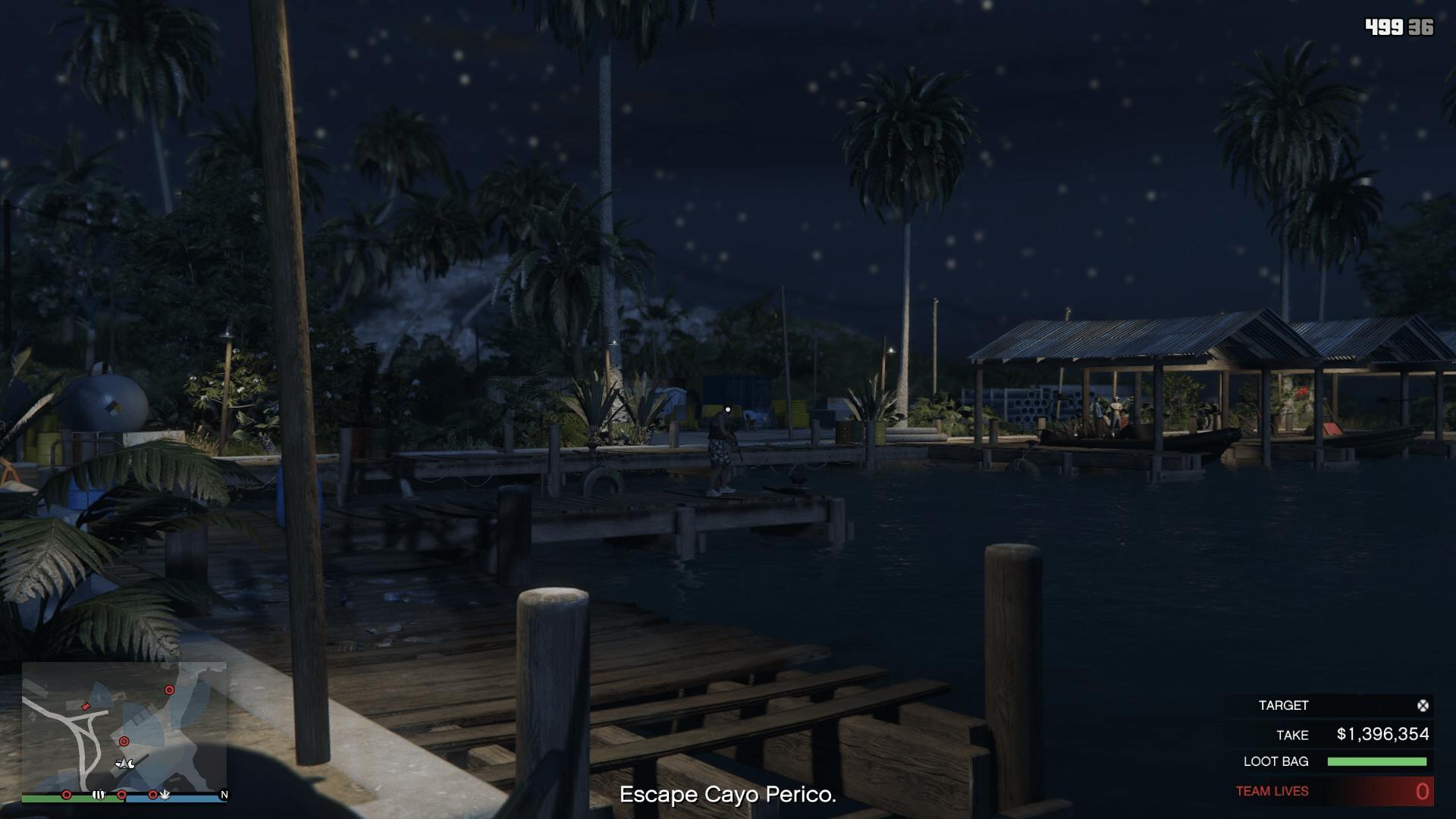The width and height of the screenshot is (1456, 819).
Task: Select the weed leaf blip on the minimap
Action: [166, 795]
